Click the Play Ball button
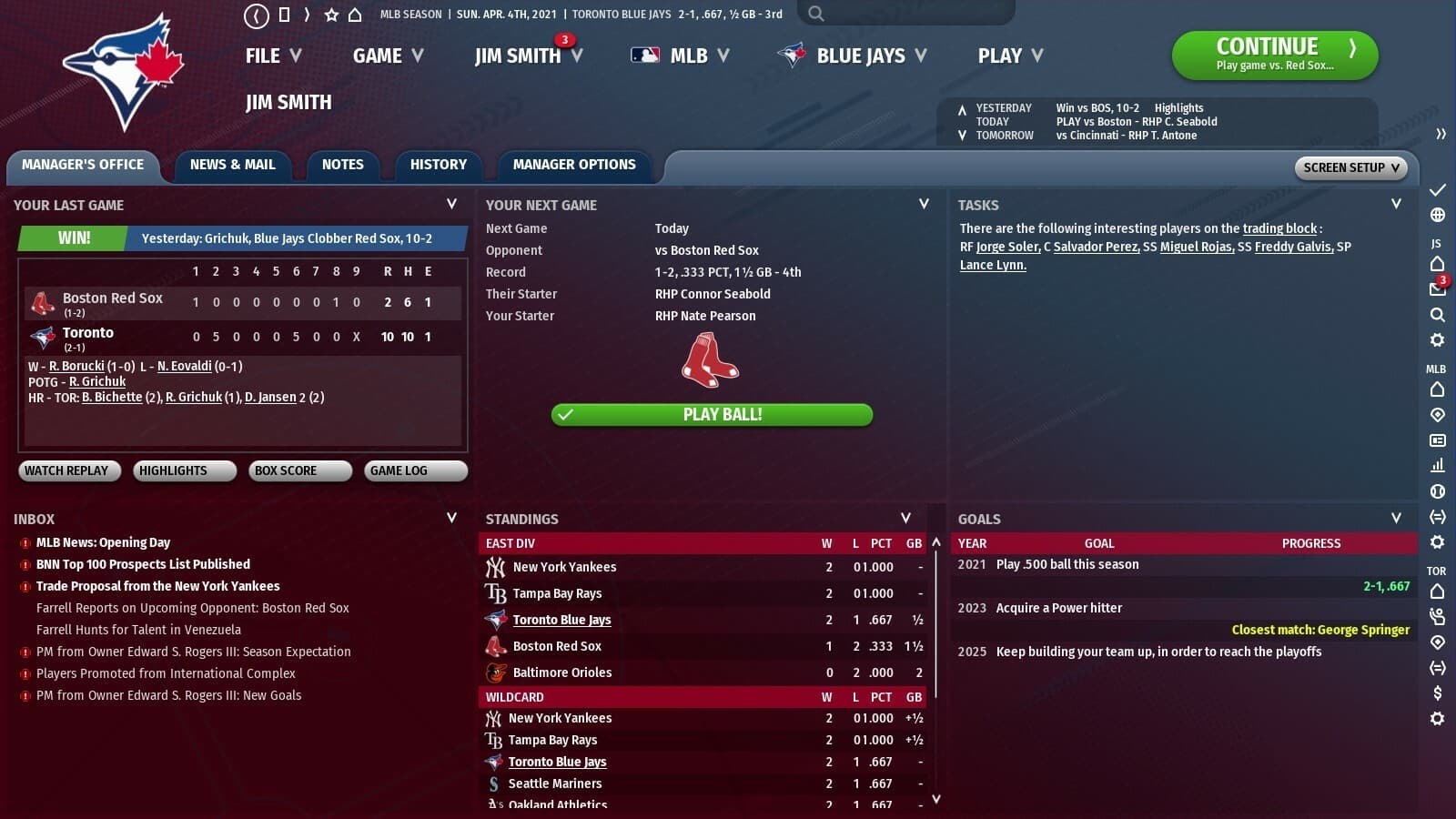 [x=713, y=414]
